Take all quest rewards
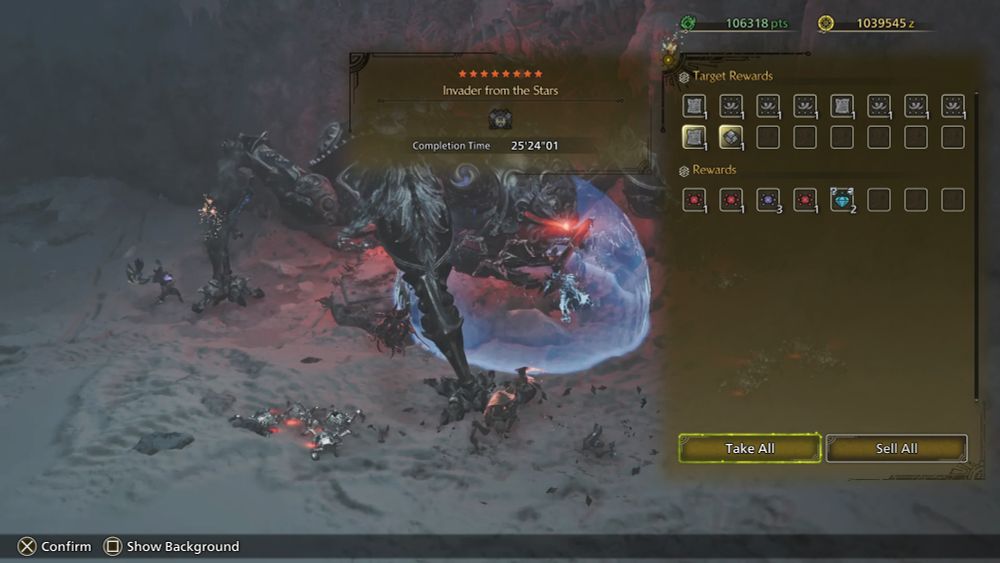The image size is (1000, 563). (x=750, y=448)
